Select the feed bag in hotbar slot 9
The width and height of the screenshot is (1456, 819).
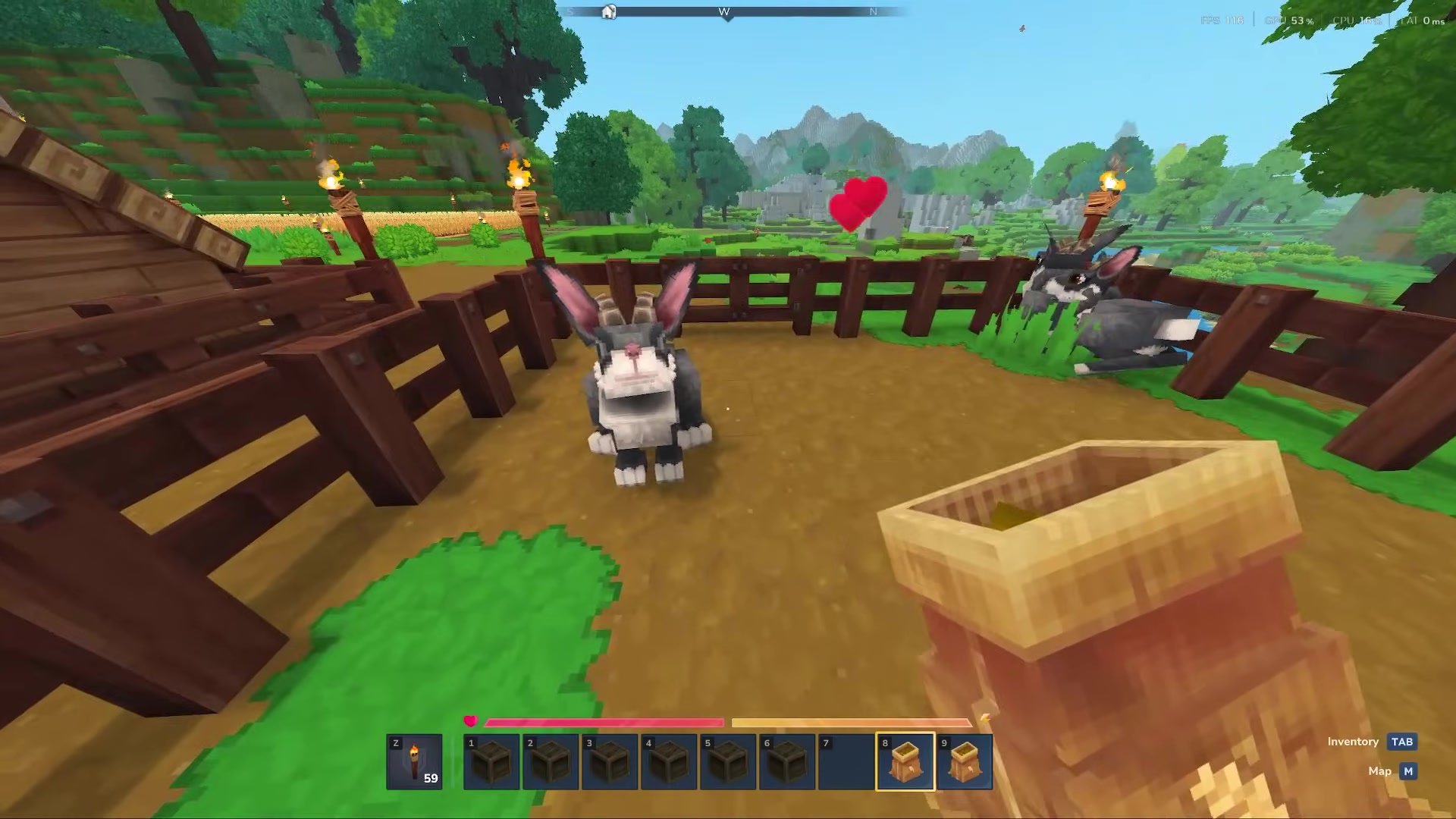[x=964, y=761]
